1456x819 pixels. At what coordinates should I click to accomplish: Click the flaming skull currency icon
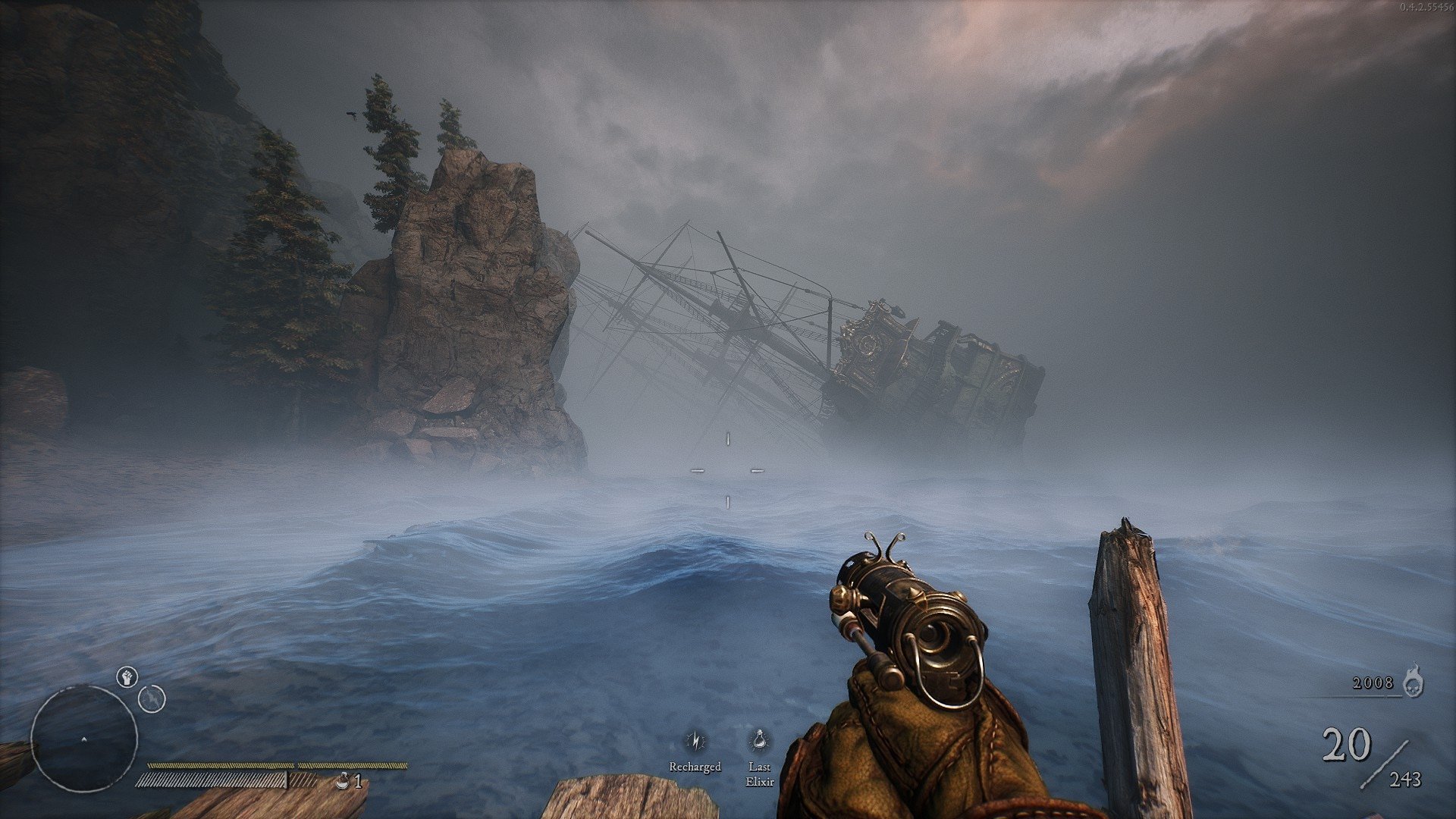point(1412,682)
